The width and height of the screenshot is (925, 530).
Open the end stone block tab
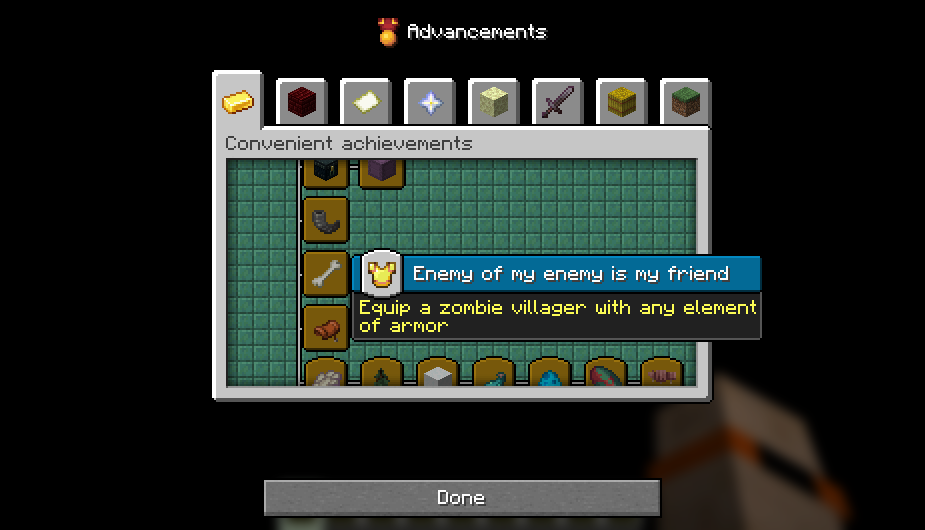coord(493,102)
